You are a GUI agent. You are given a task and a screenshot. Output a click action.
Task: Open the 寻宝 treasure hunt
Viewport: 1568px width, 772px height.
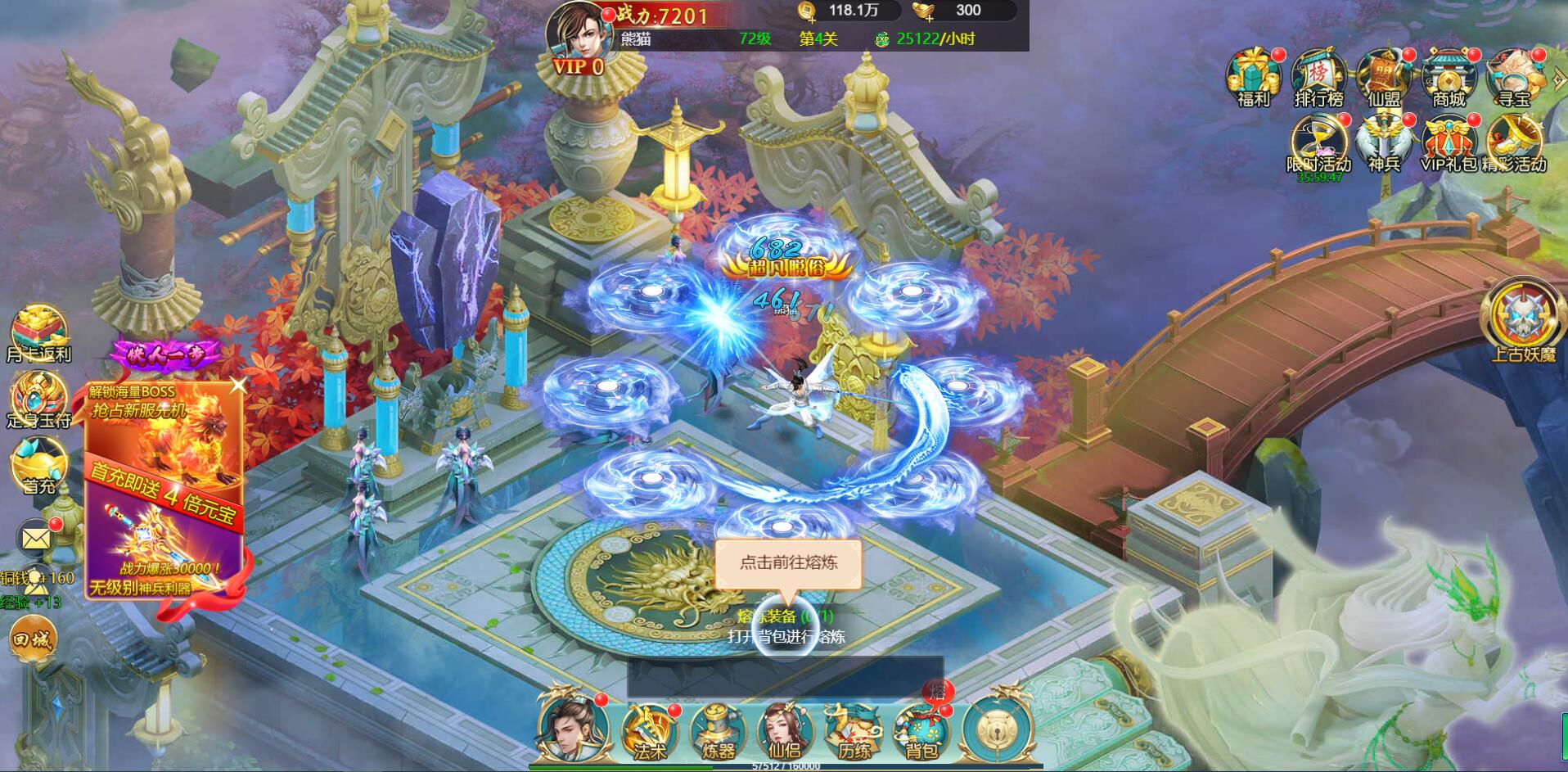pyautogui.click(x=1513, y=76)
